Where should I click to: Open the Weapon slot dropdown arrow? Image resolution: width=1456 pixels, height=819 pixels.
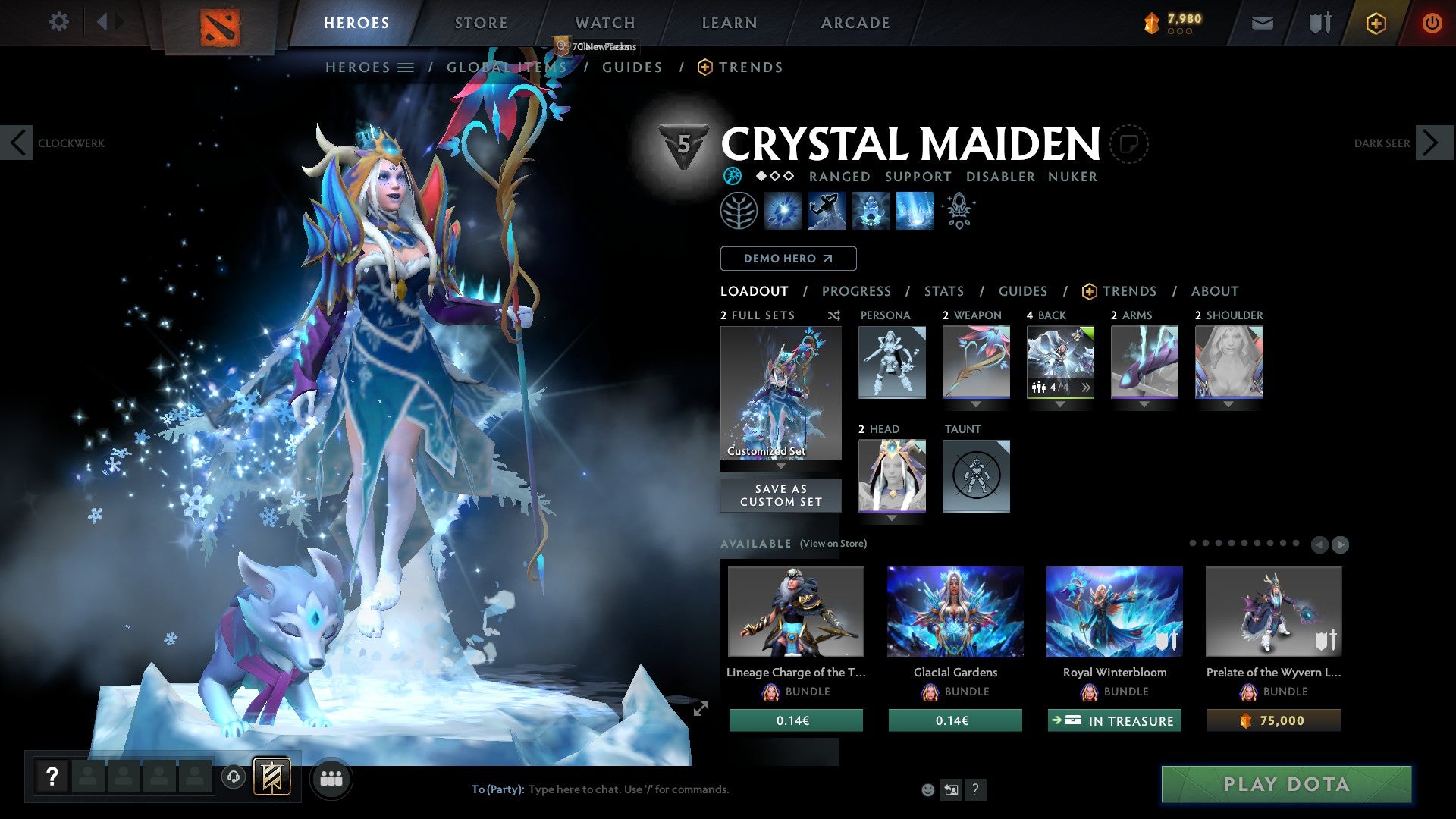pyautogui.click(x=976, y=404)
